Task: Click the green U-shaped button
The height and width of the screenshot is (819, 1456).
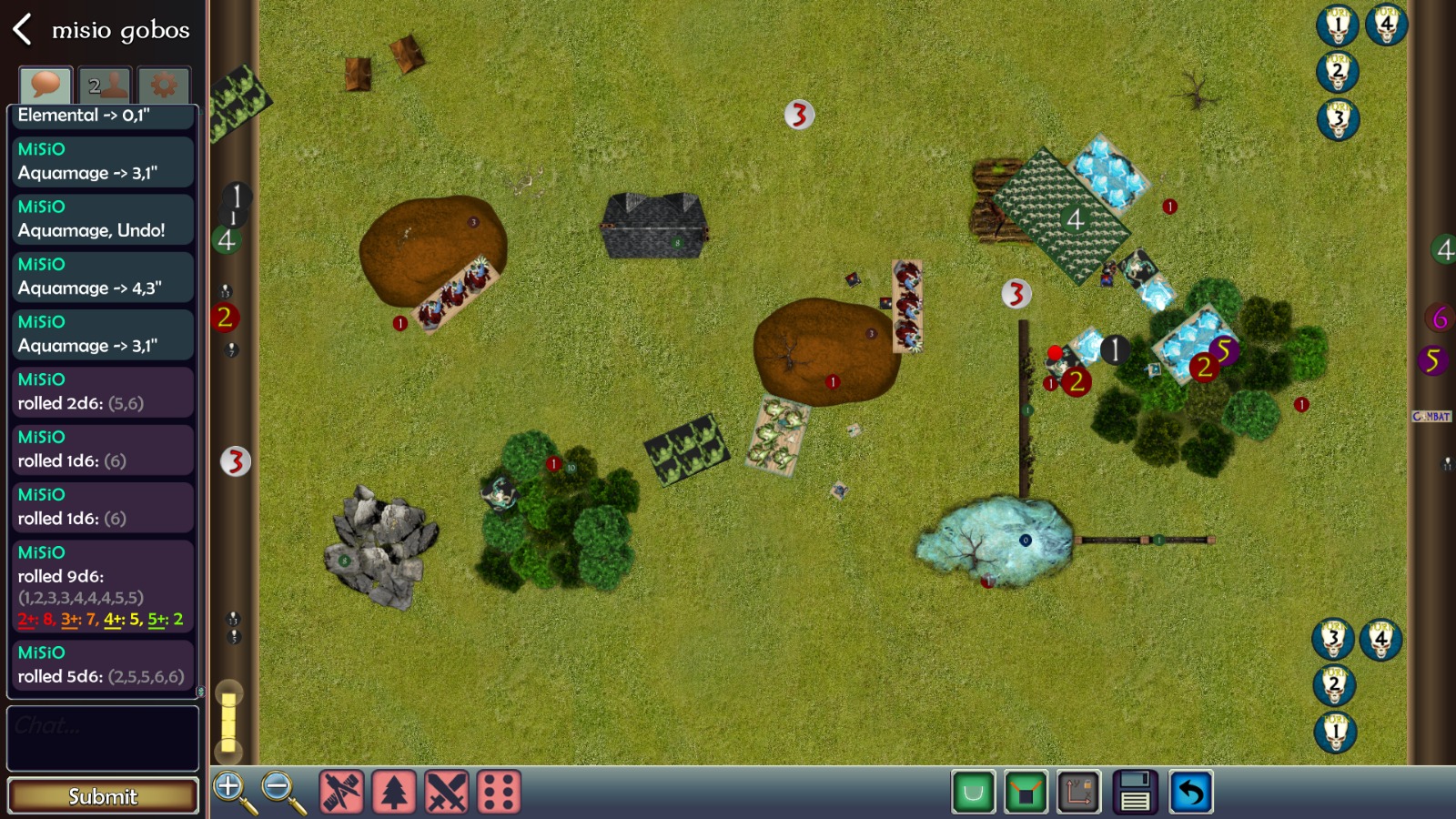Action: click(973, 792)
